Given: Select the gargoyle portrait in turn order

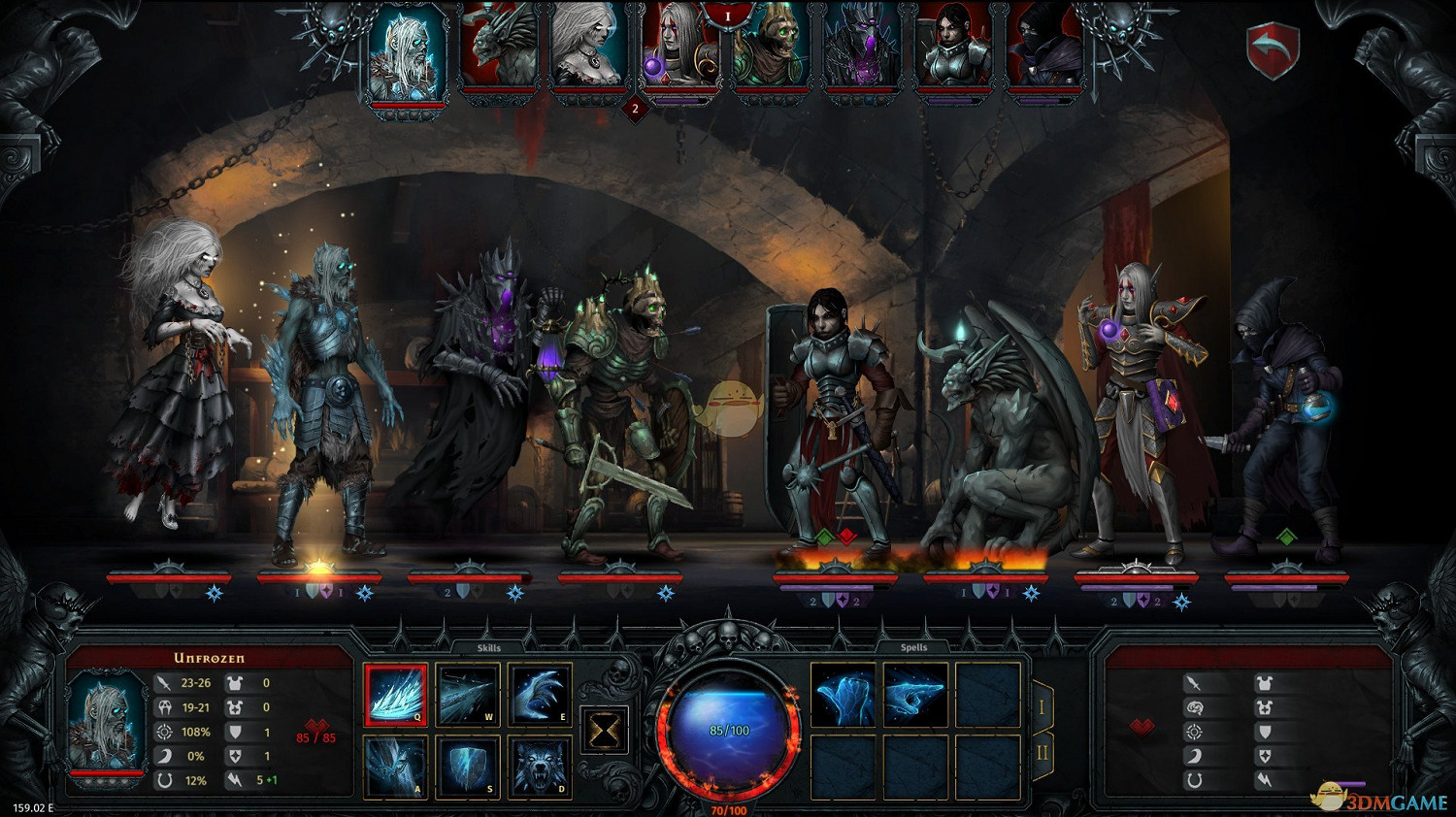Looking at the screenshot, I should pyautogui.click(x=499, y=49).
